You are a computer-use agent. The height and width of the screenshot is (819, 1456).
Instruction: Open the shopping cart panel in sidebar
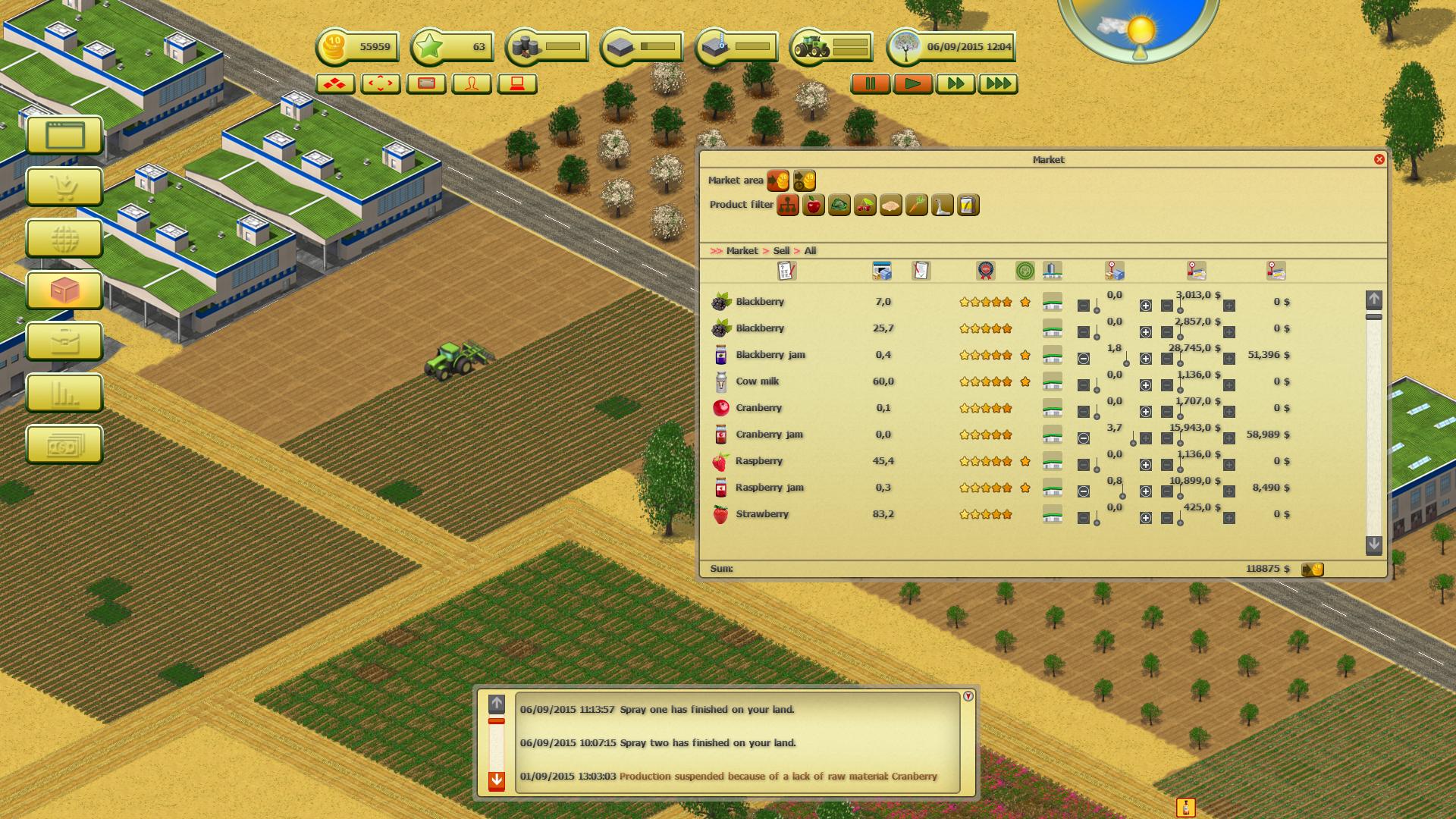(64, 187)
